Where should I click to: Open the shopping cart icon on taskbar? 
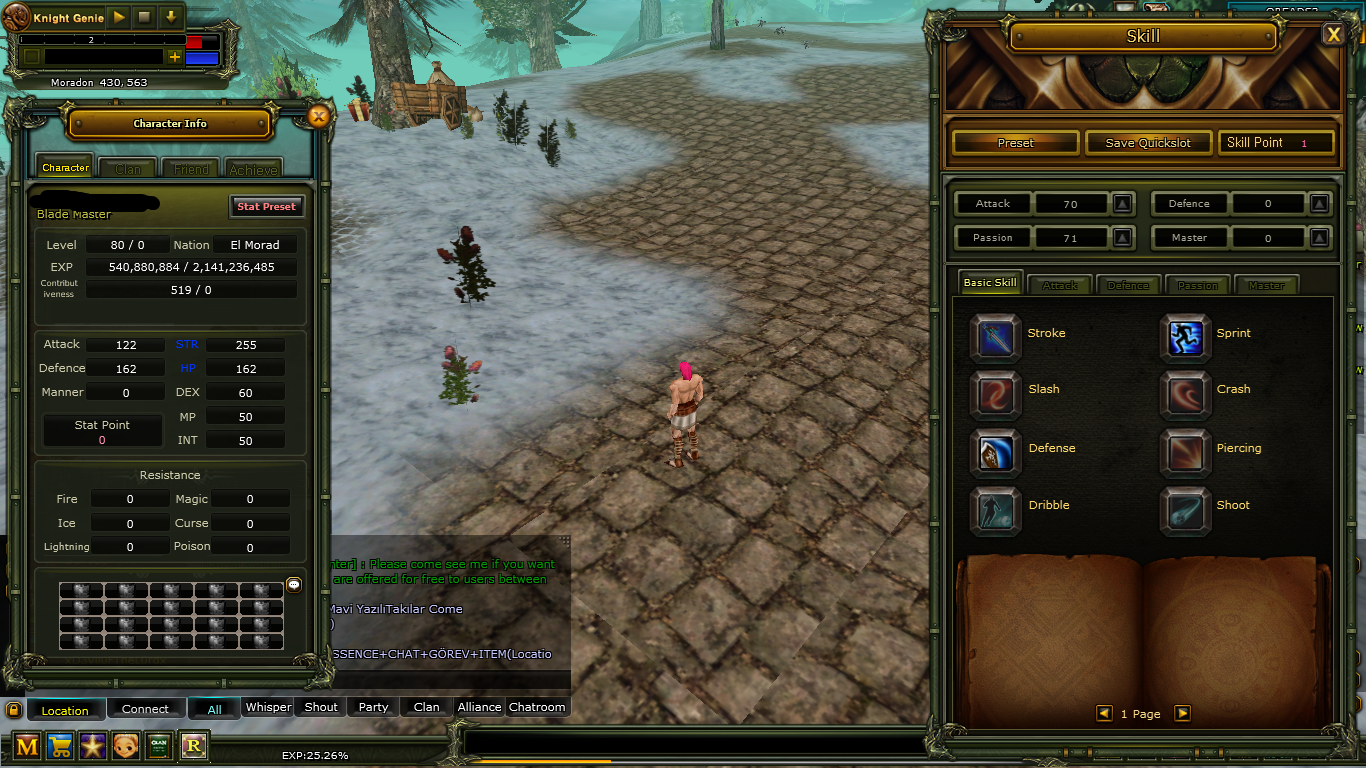(x=60, y=746)
